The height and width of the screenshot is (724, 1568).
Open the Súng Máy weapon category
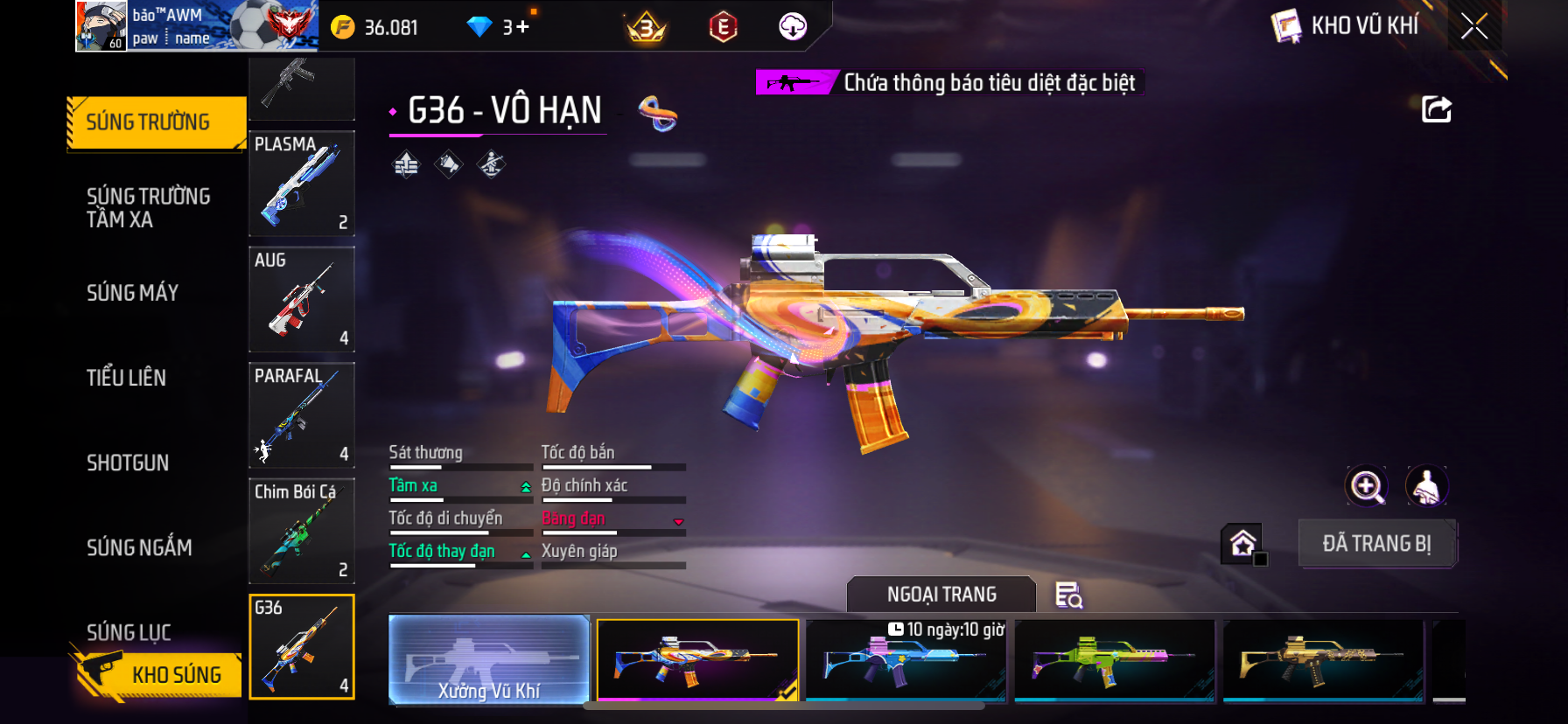pos(132,293)
